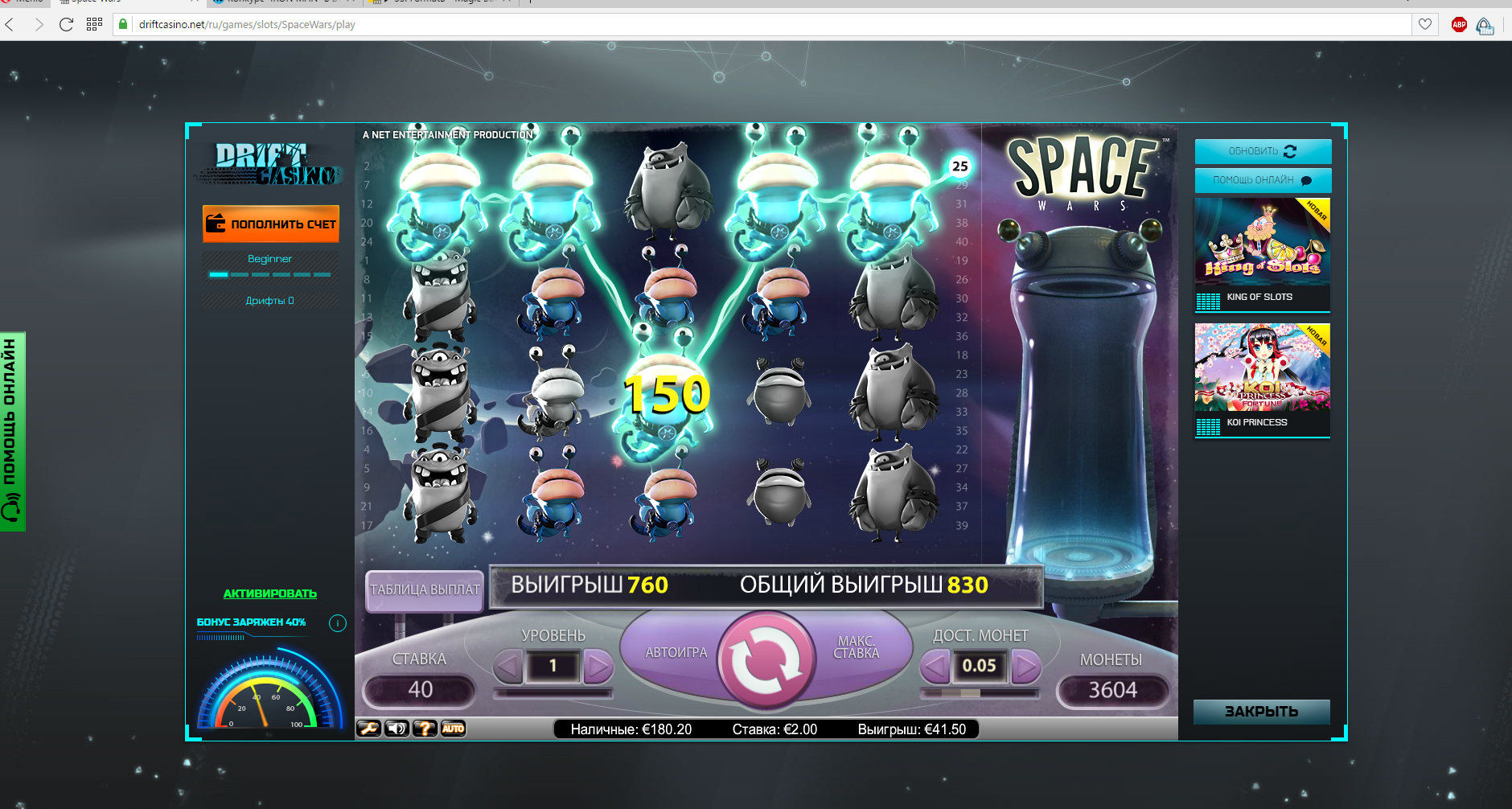Open ПОМОЩЬ ОНЛАЙН chat button at top right
Screen dimensions: 1512x809
(x=1263, y=180)
